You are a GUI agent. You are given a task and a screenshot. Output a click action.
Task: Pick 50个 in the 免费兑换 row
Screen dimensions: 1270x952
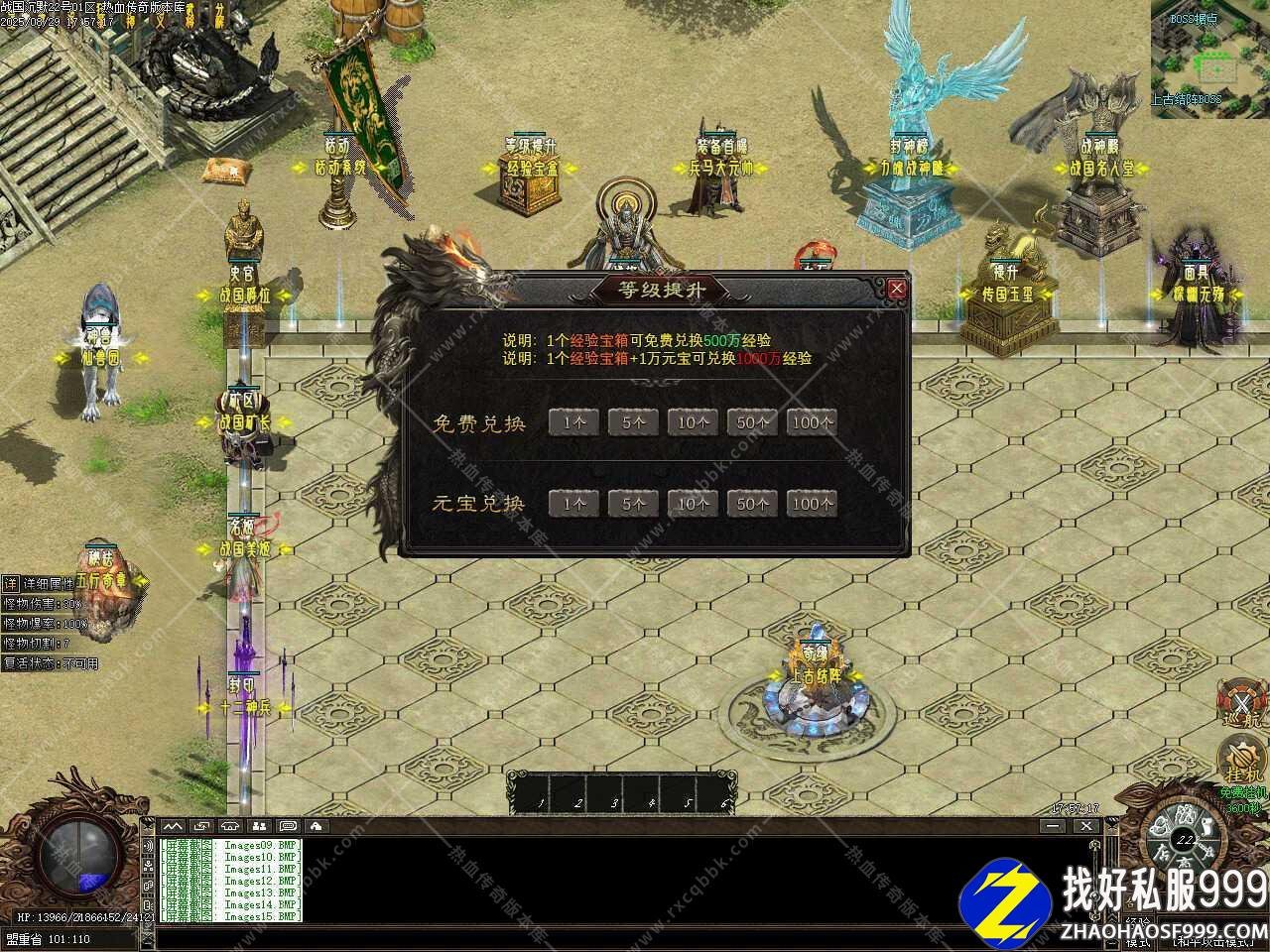(x=752, y=422)
